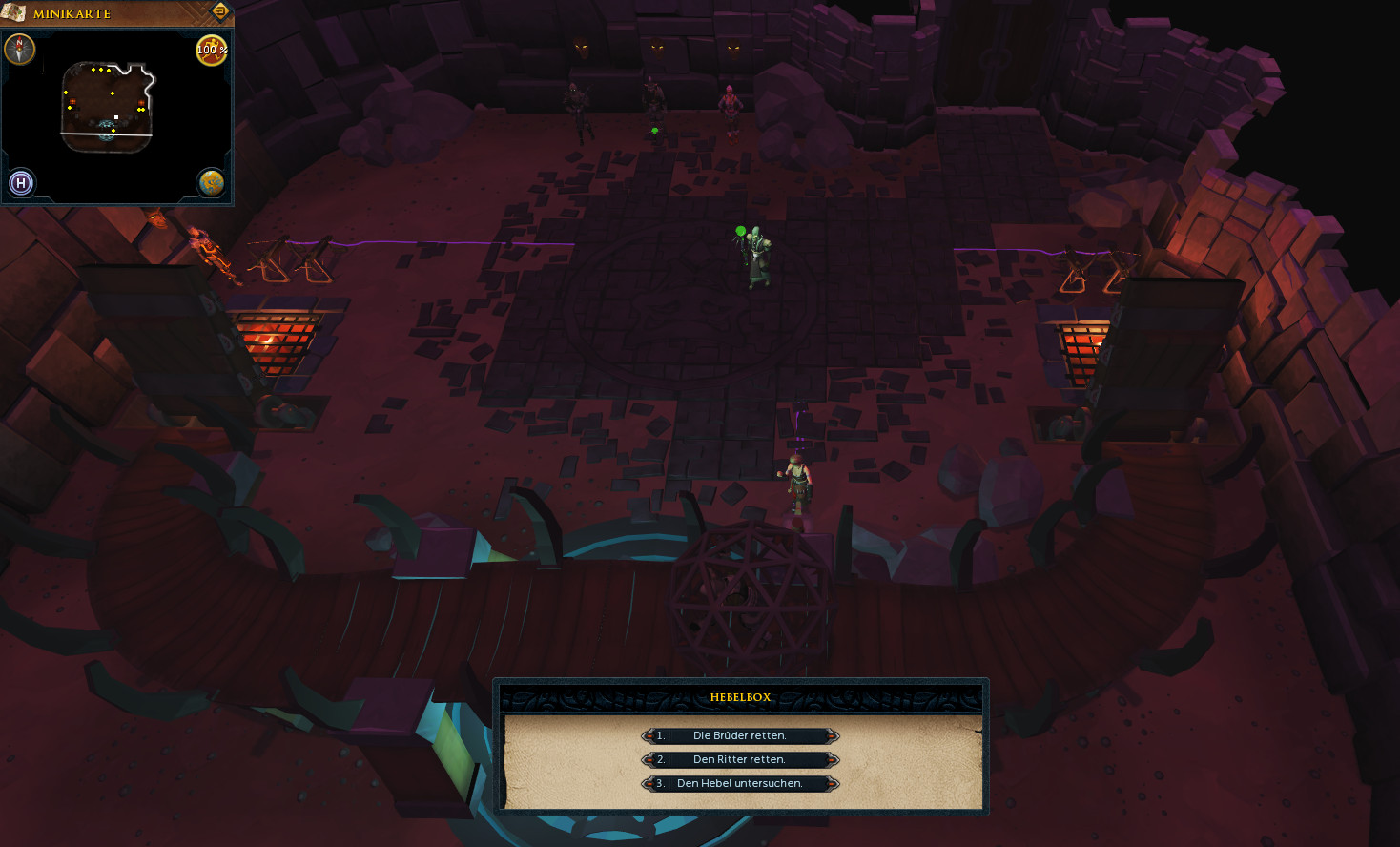Viewport: 1400px width, 847px height.
Task: Click the minimap room display
Action: click(107, 107)
